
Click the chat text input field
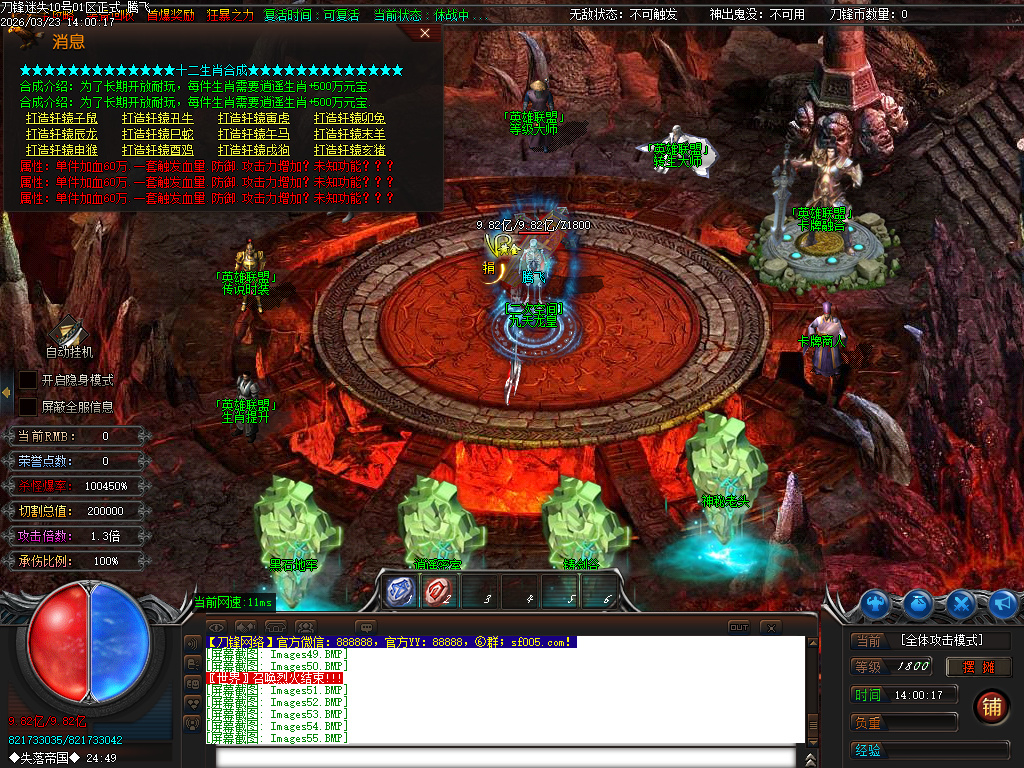510,756
